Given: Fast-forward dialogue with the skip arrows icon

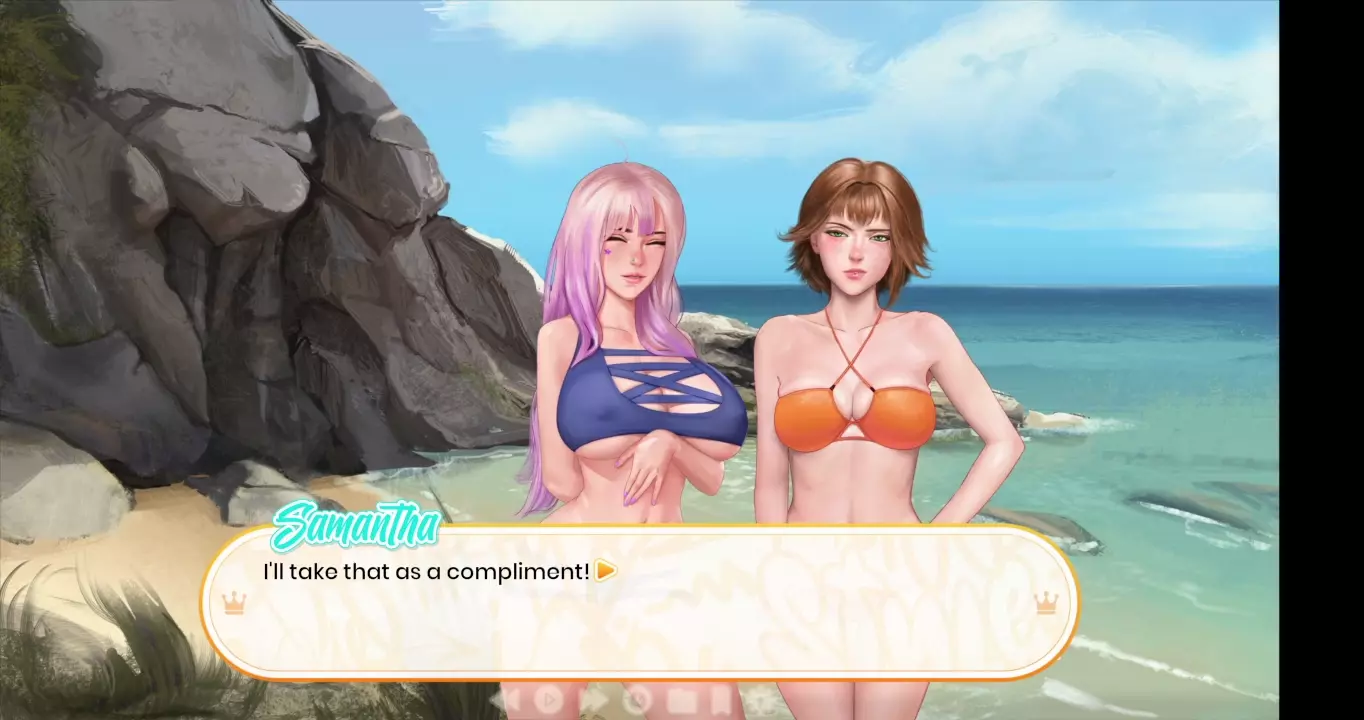Looking at the screenshot, I should (594, 699).
